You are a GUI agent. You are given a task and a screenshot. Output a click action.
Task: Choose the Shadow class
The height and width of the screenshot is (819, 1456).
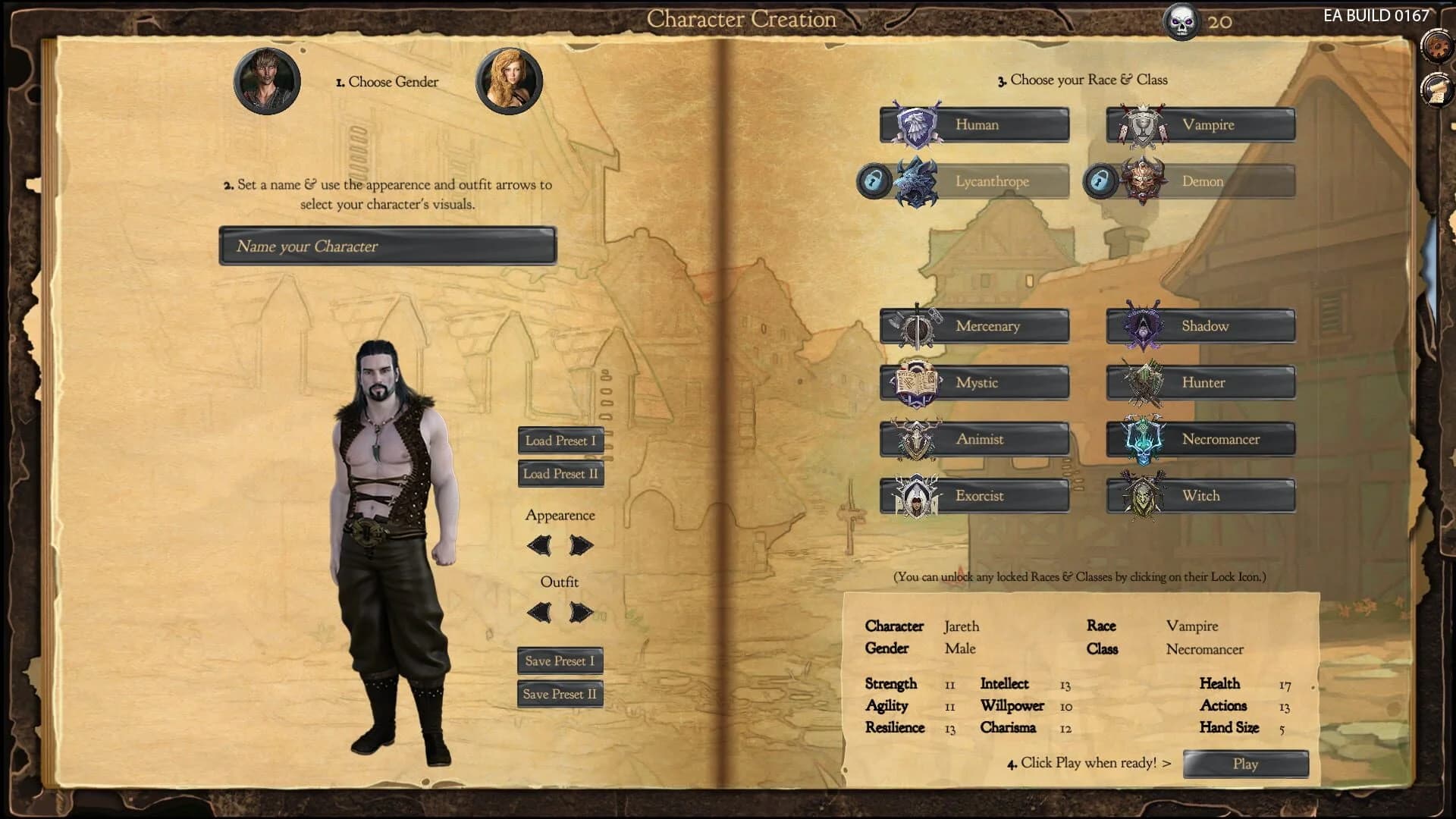[x=1201, y=326]
